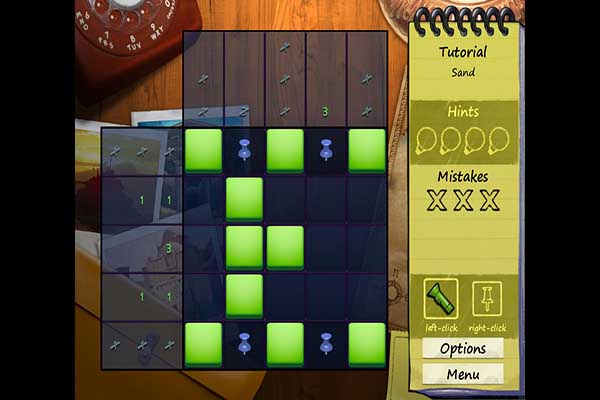Open the Menu button on the notepad
600x400 pixels.
coord(463,375)
